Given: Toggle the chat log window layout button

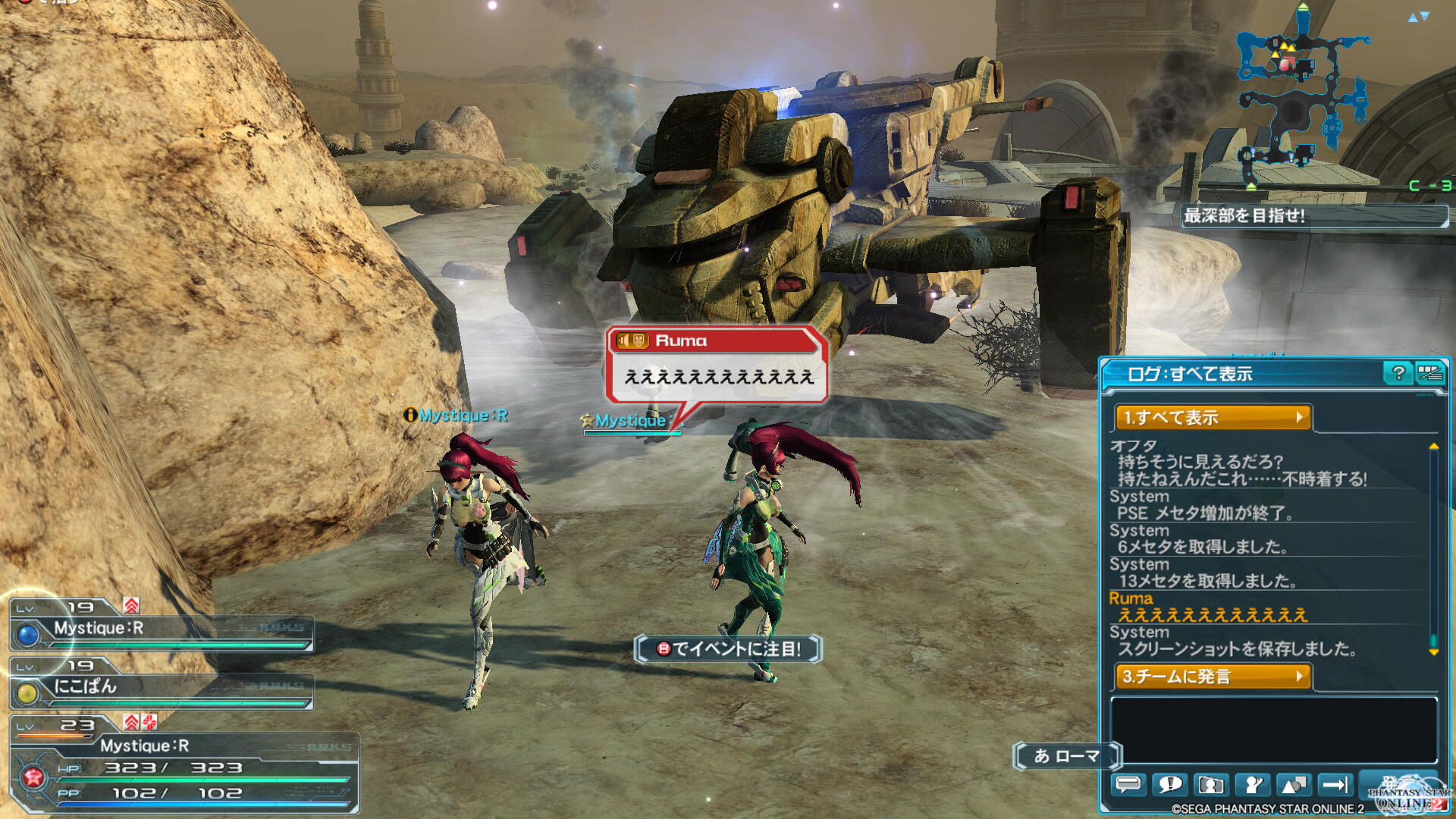Looking at the screenshot, I should (x=1429, y=372).
